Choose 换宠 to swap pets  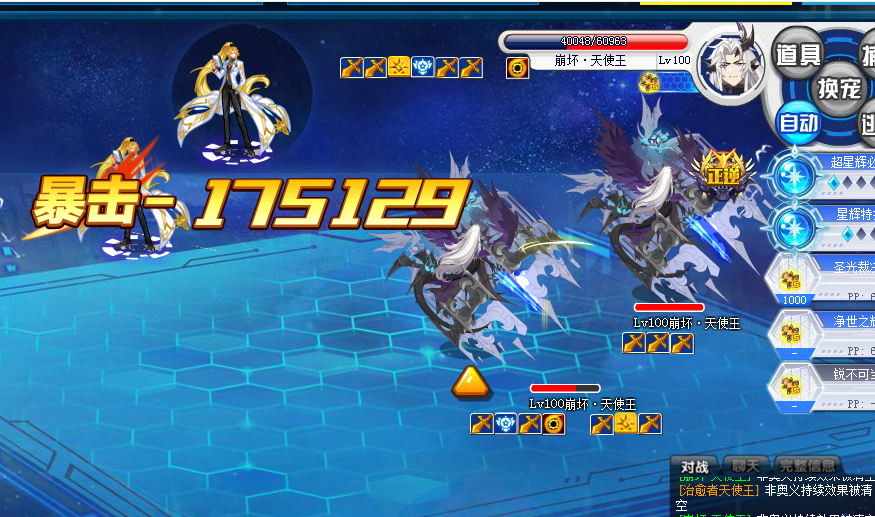838,88
